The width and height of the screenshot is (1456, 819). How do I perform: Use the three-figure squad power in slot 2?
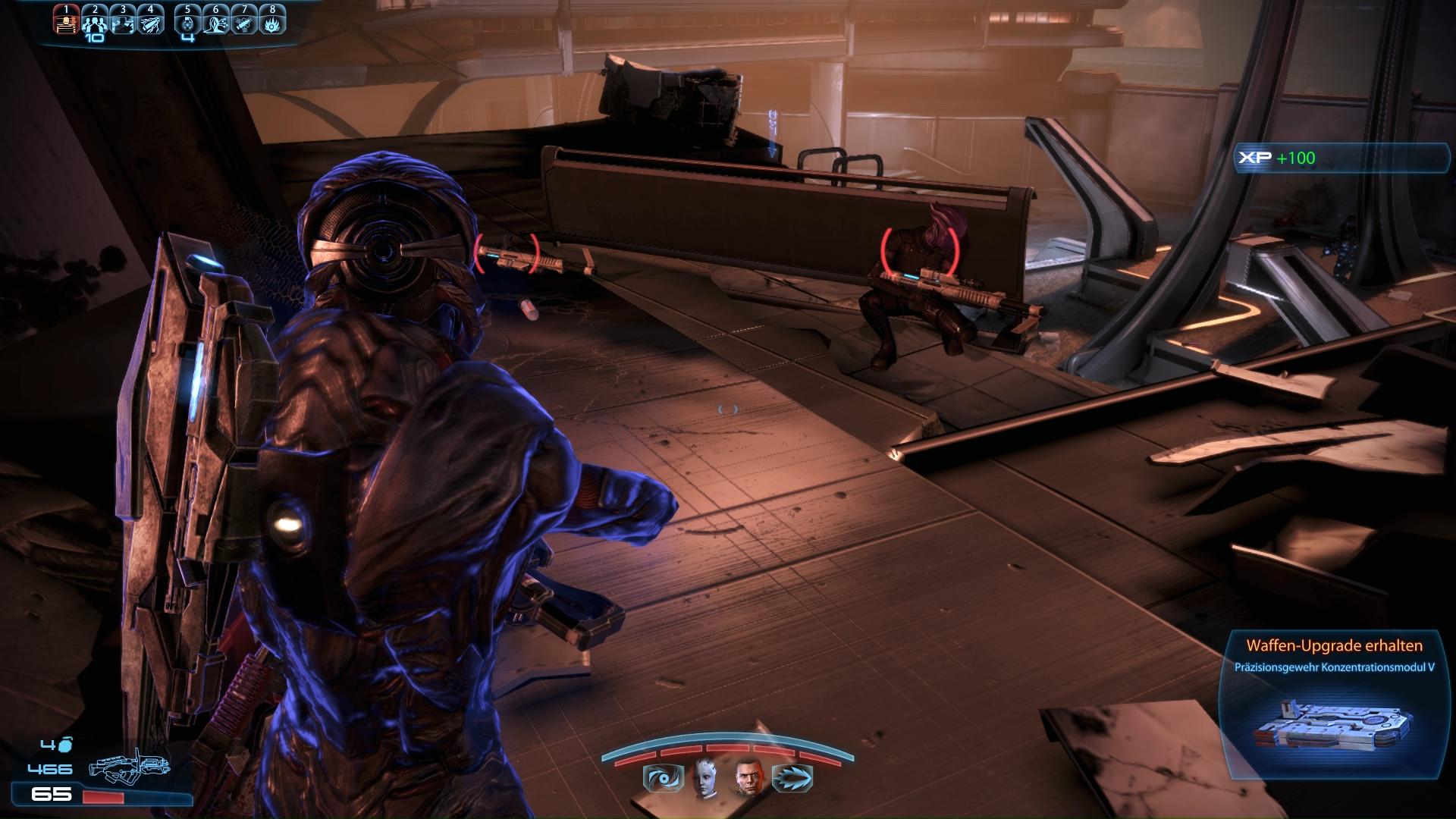click(x=95, y=22)
